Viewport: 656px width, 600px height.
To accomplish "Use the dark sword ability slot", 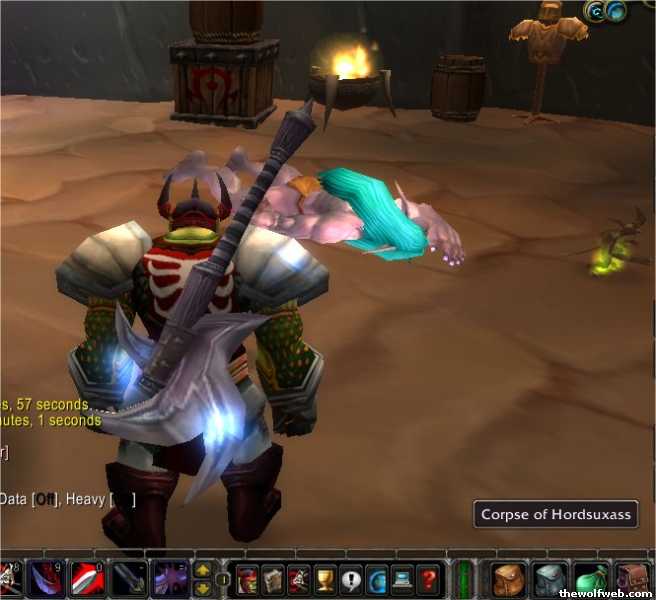I will click(130, 580).
